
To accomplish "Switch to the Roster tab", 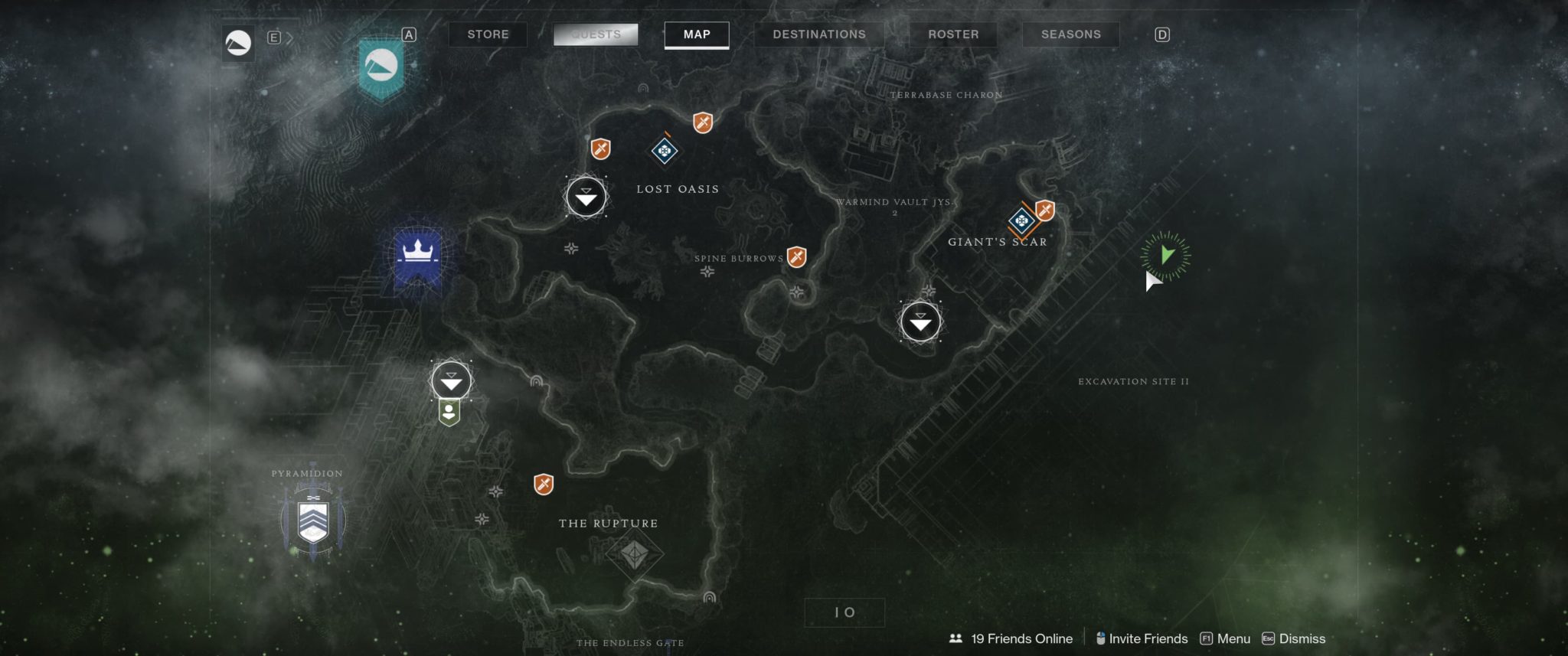I will pos(953,34).
